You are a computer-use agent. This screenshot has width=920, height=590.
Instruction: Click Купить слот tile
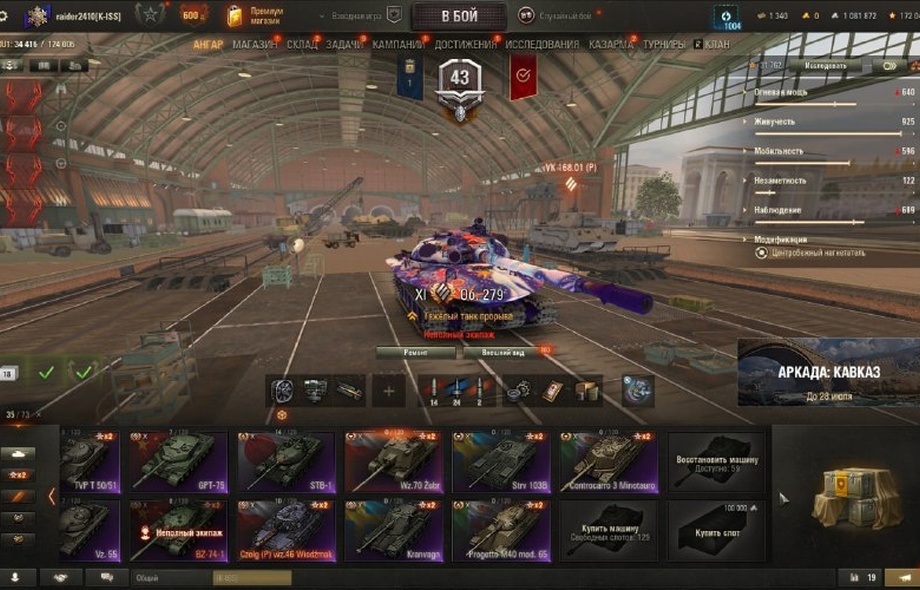point(715,529)
